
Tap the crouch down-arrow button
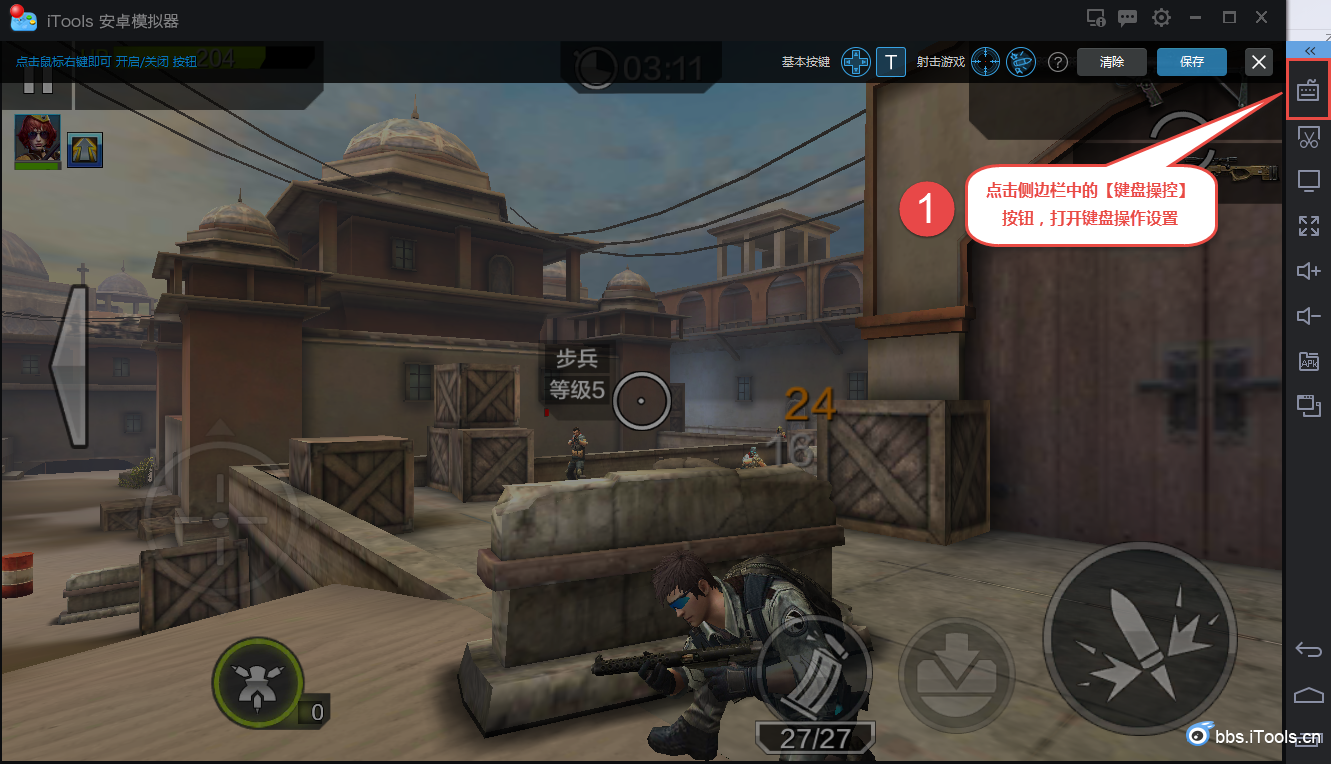click(x=953, y=665)
